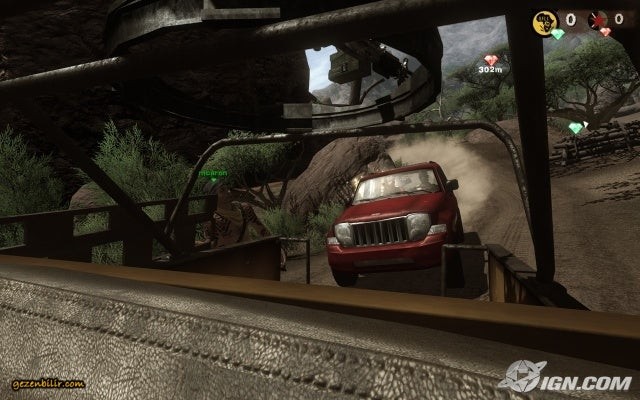Select the green diamond objective marker with arrow
Screen dimensions: 640x400
(576, 128)
